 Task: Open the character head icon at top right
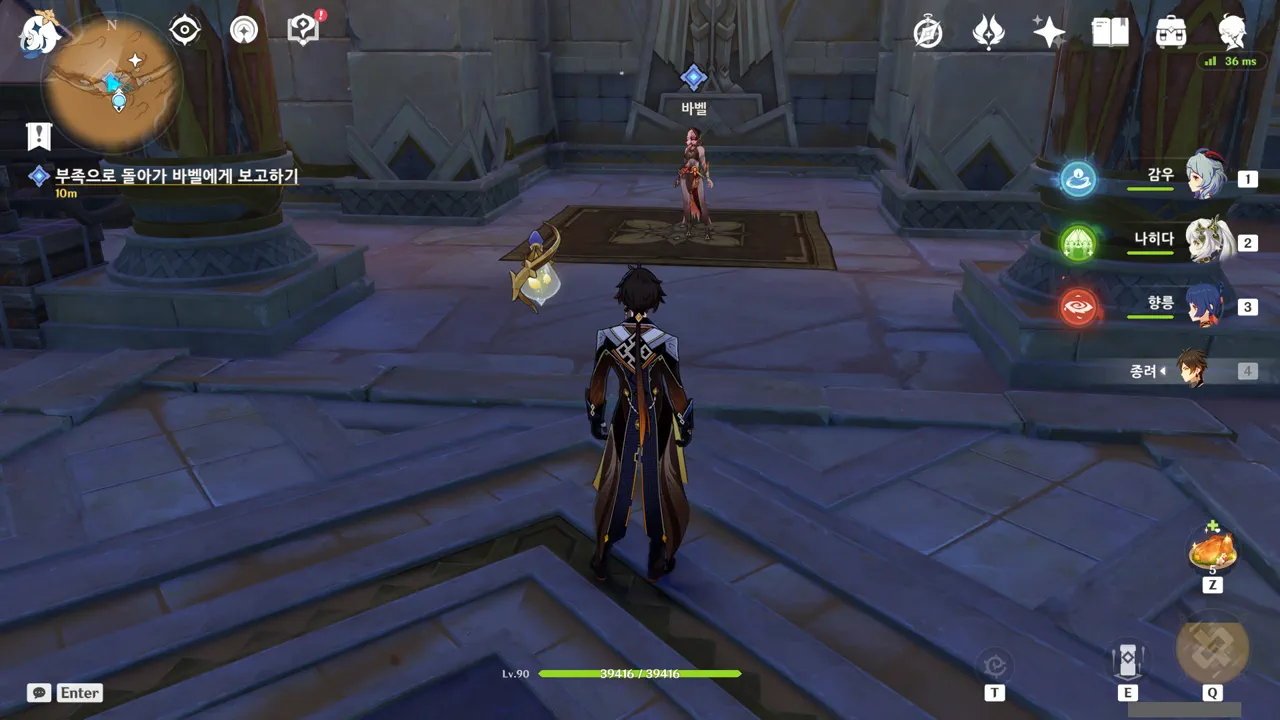pyautogui.click(x=1232, y=33)
